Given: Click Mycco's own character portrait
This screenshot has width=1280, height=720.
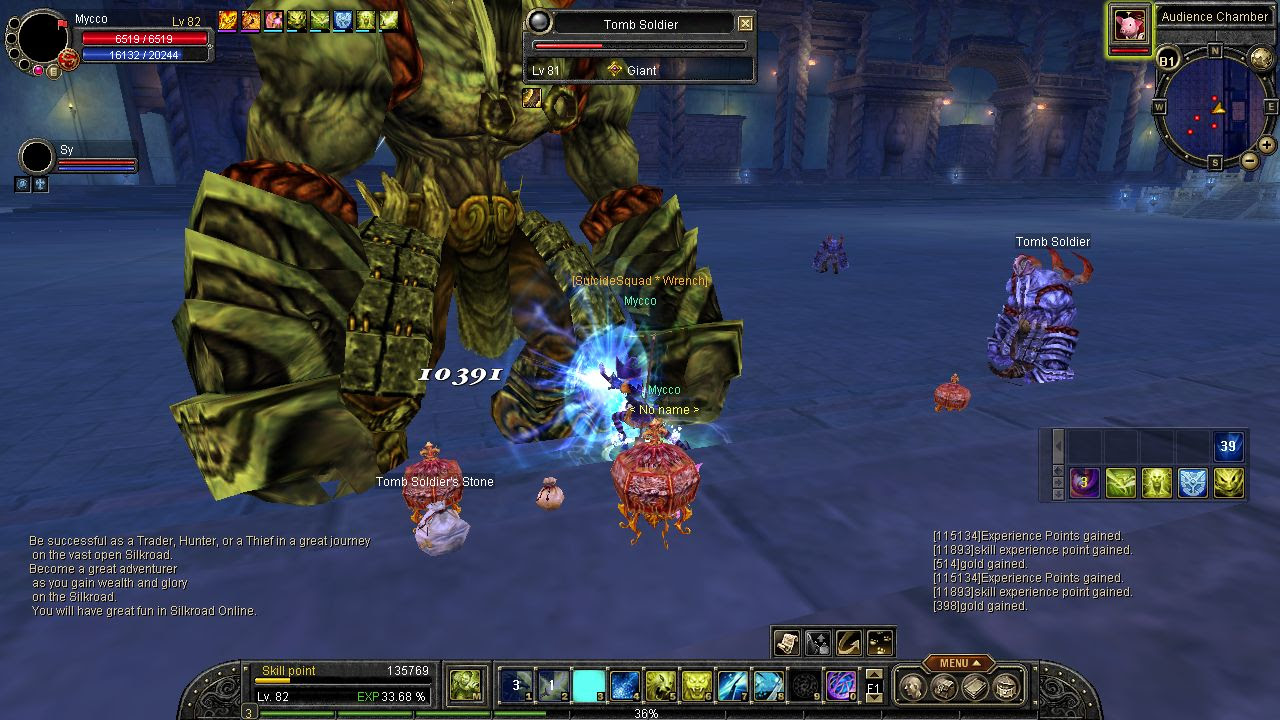Looking at the screenshot, I should (43, 38).
